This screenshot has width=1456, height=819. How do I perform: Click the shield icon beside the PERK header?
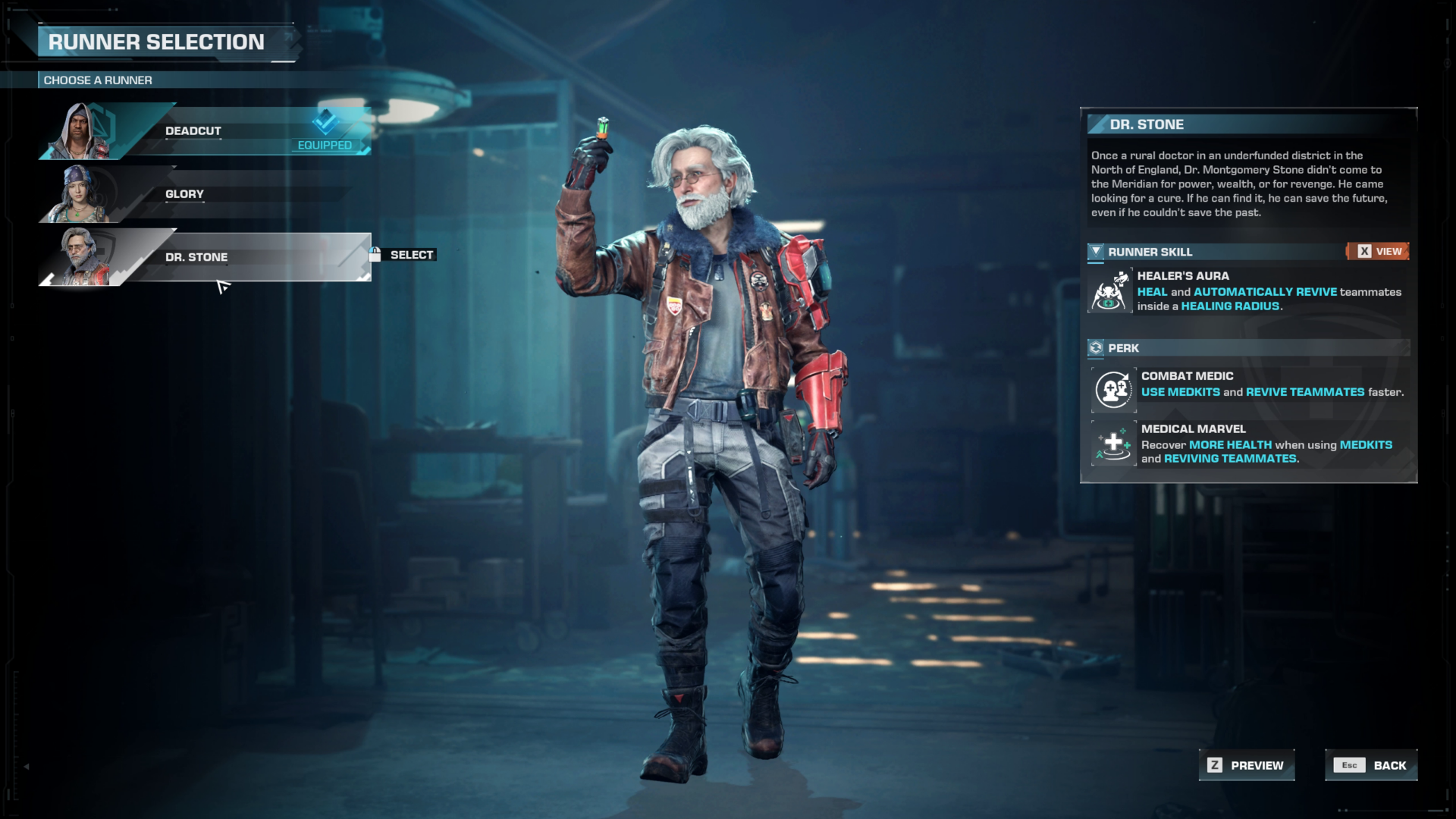[1095, 347]
